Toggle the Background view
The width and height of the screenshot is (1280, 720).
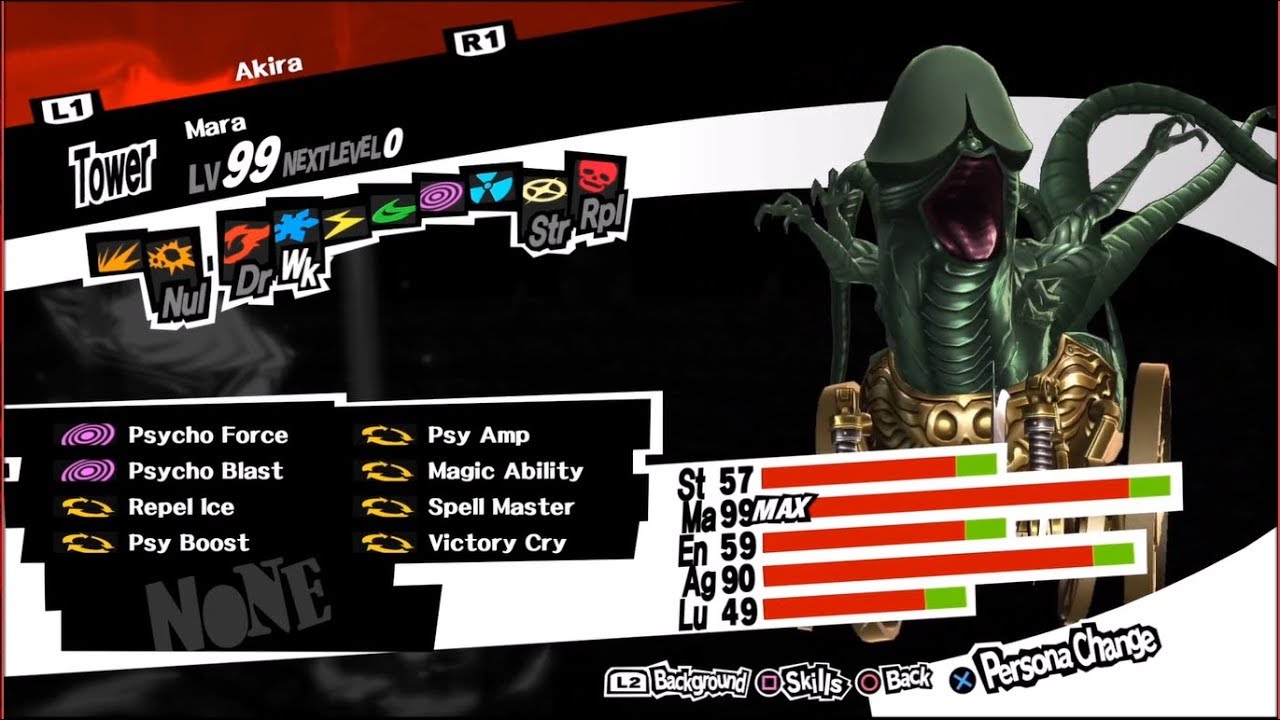680,683
